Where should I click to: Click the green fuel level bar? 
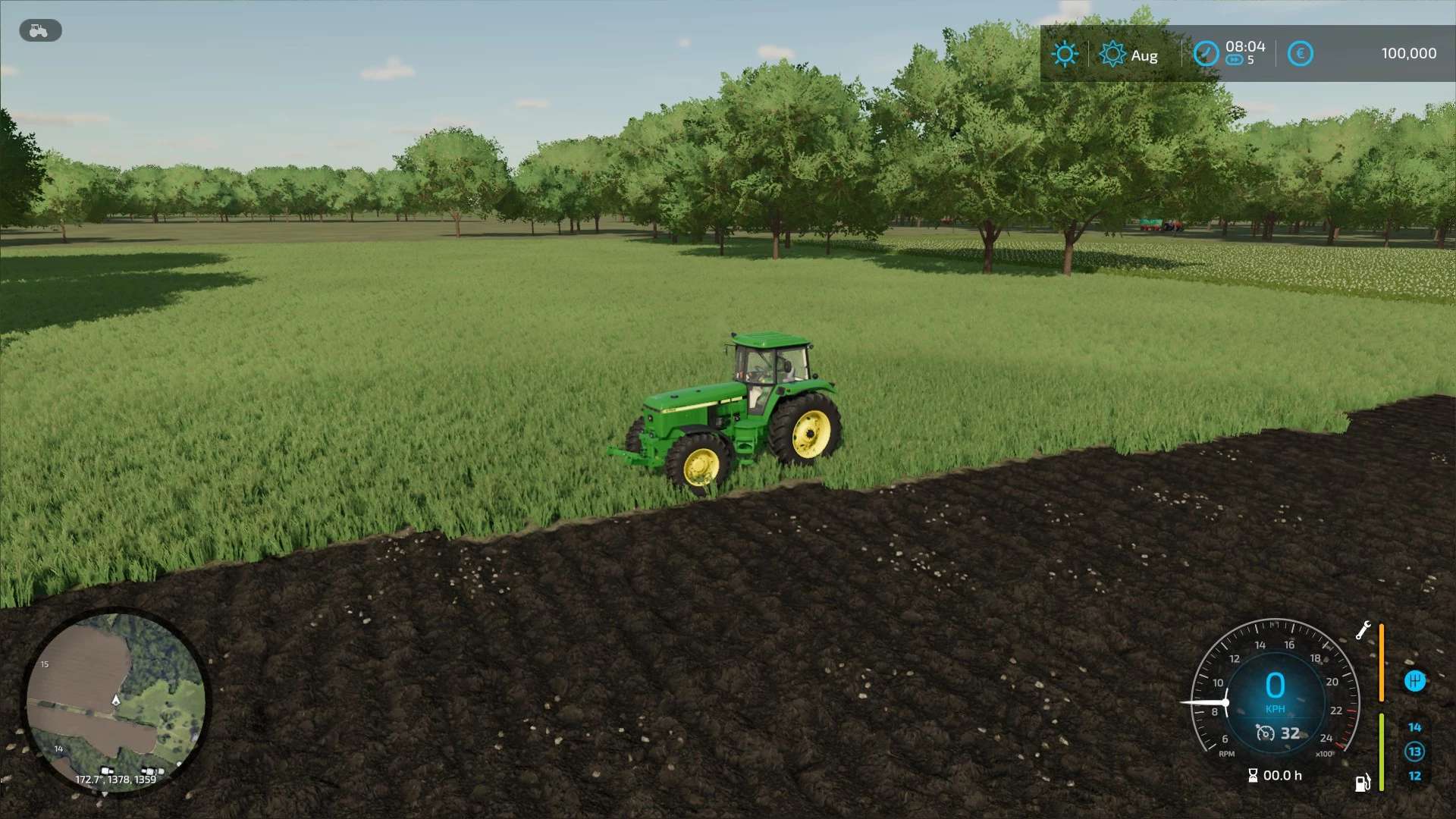[1382, 752]
